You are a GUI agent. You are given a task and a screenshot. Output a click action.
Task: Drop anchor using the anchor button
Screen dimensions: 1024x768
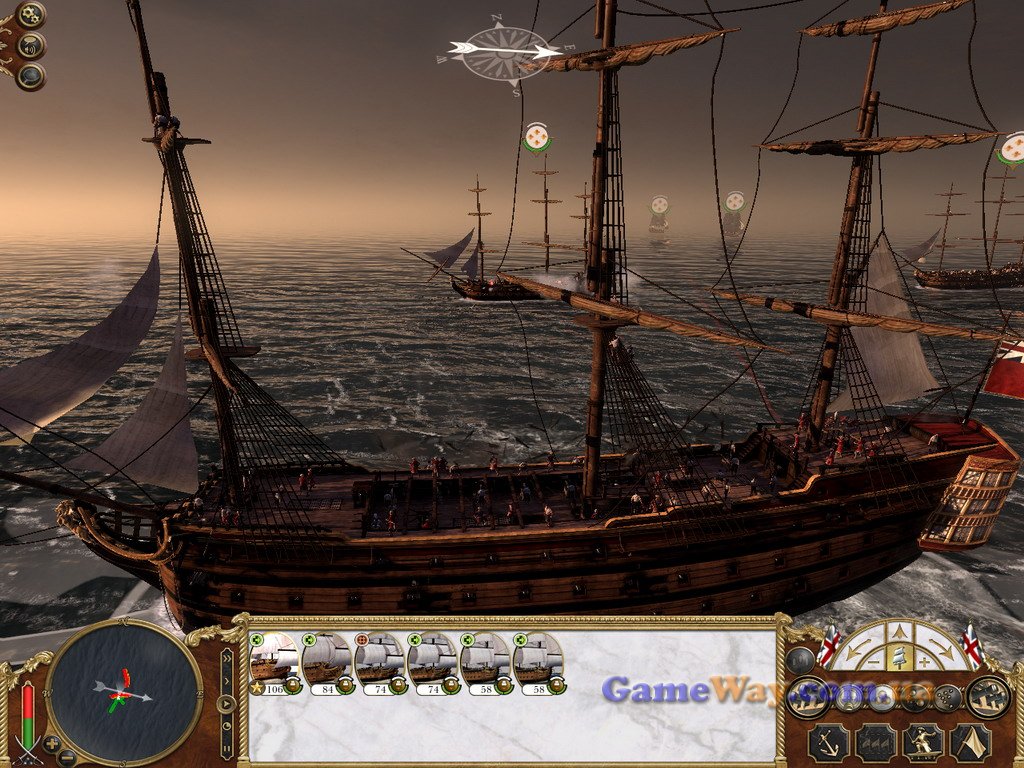point(829,742)
